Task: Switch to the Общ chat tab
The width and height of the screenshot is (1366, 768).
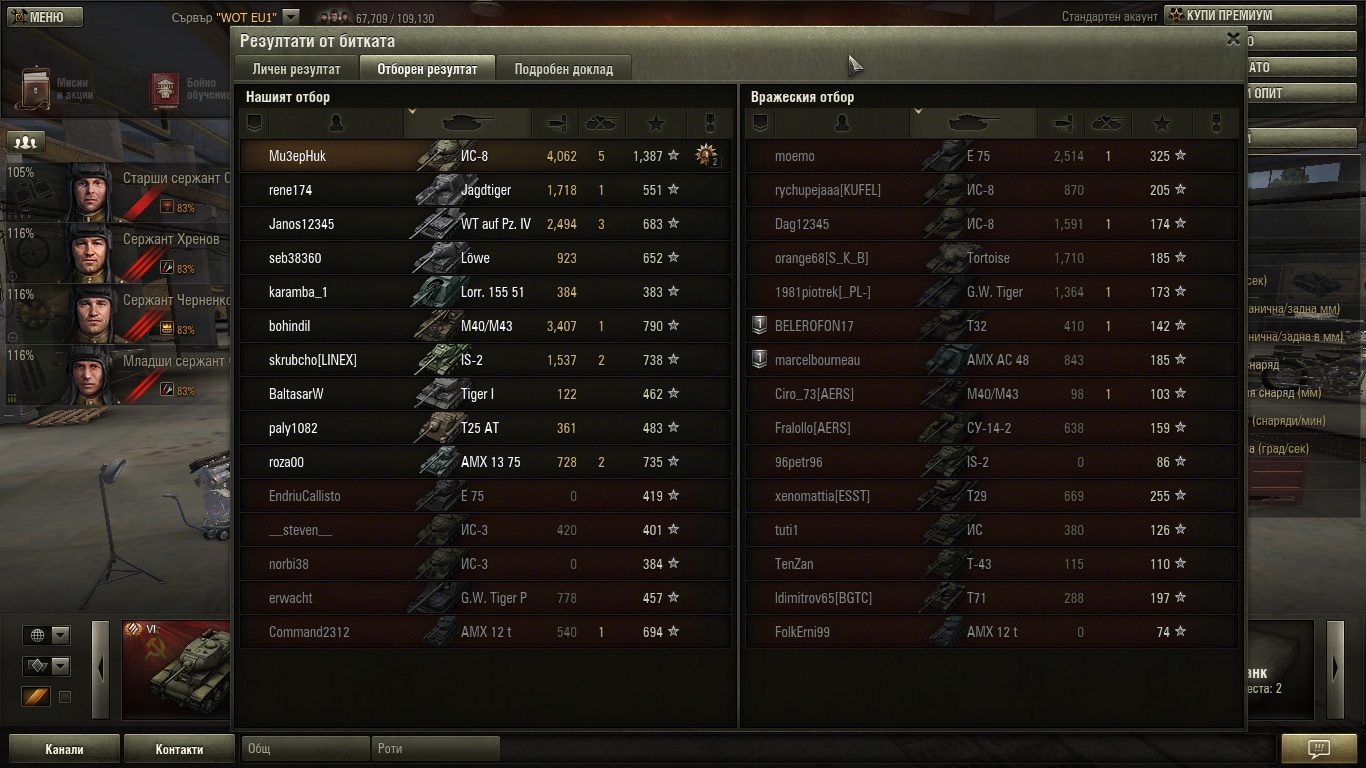Action: [x=304, y=749]
